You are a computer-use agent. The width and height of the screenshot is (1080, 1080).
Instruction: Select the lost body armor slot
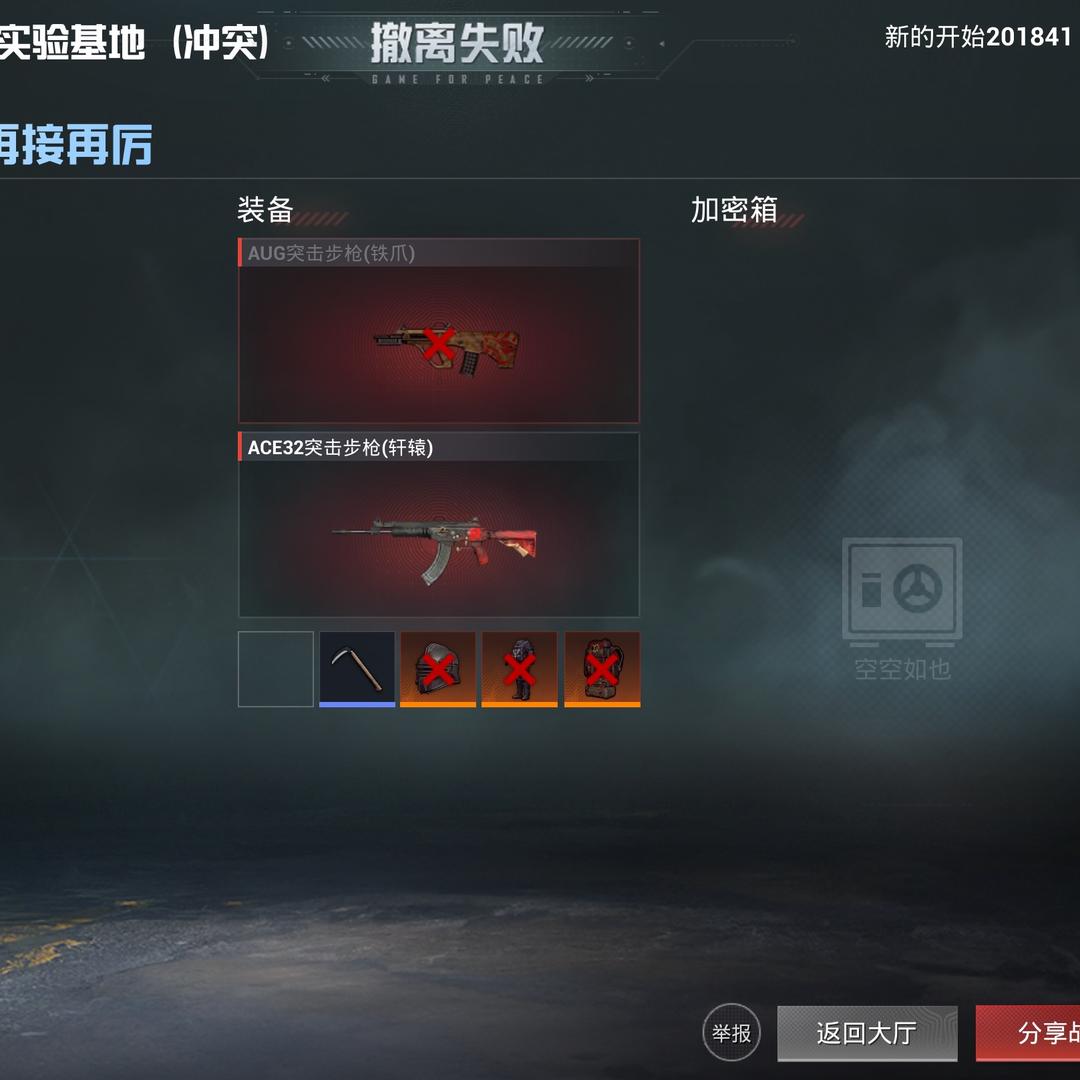tap(520, 669)
